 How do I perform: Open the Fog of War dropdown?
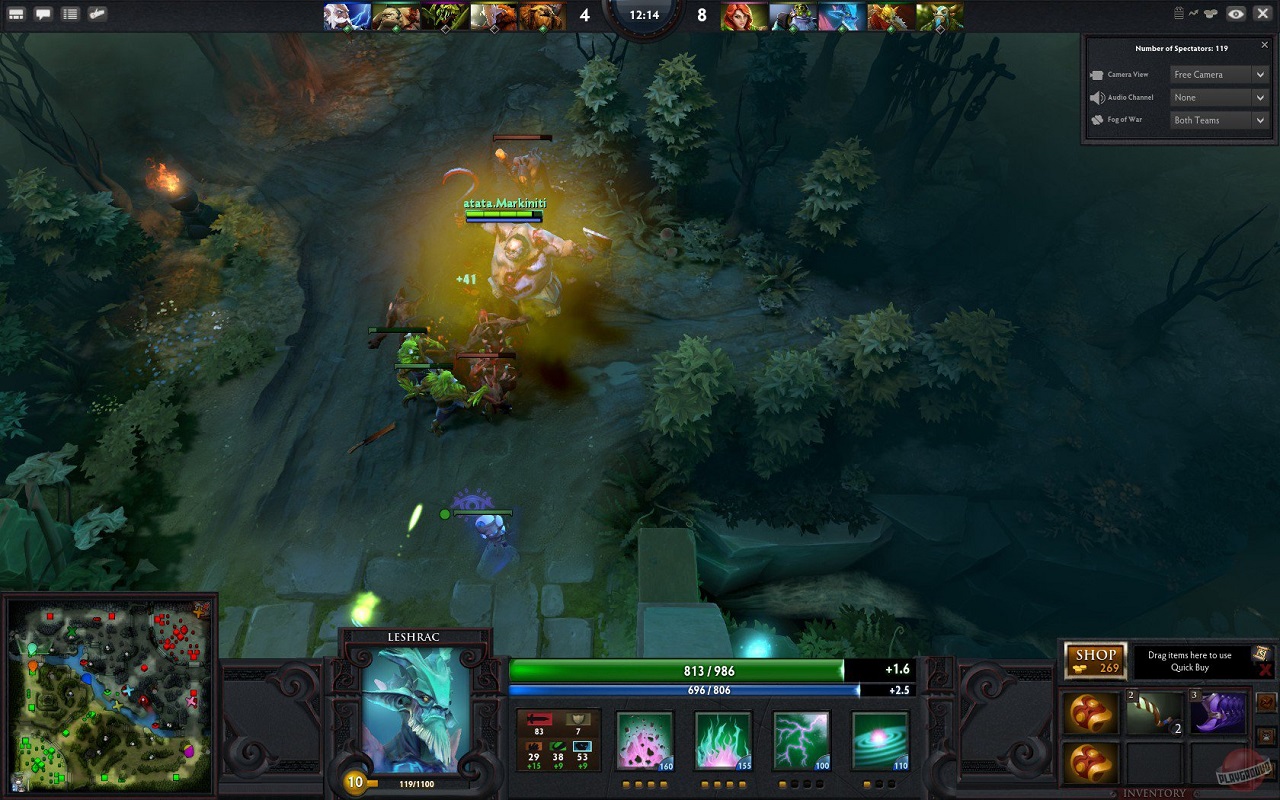pyautogui.click(x=1220, y=120)
